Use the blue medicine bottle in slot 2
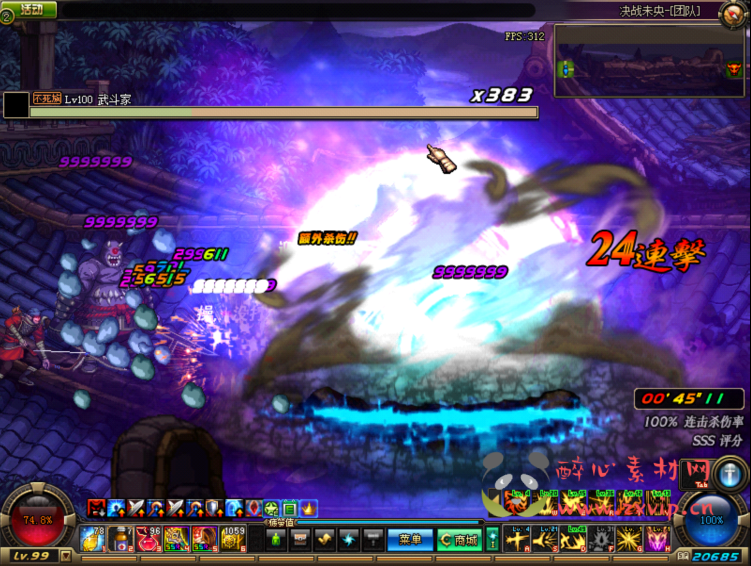 pos(120,539)
